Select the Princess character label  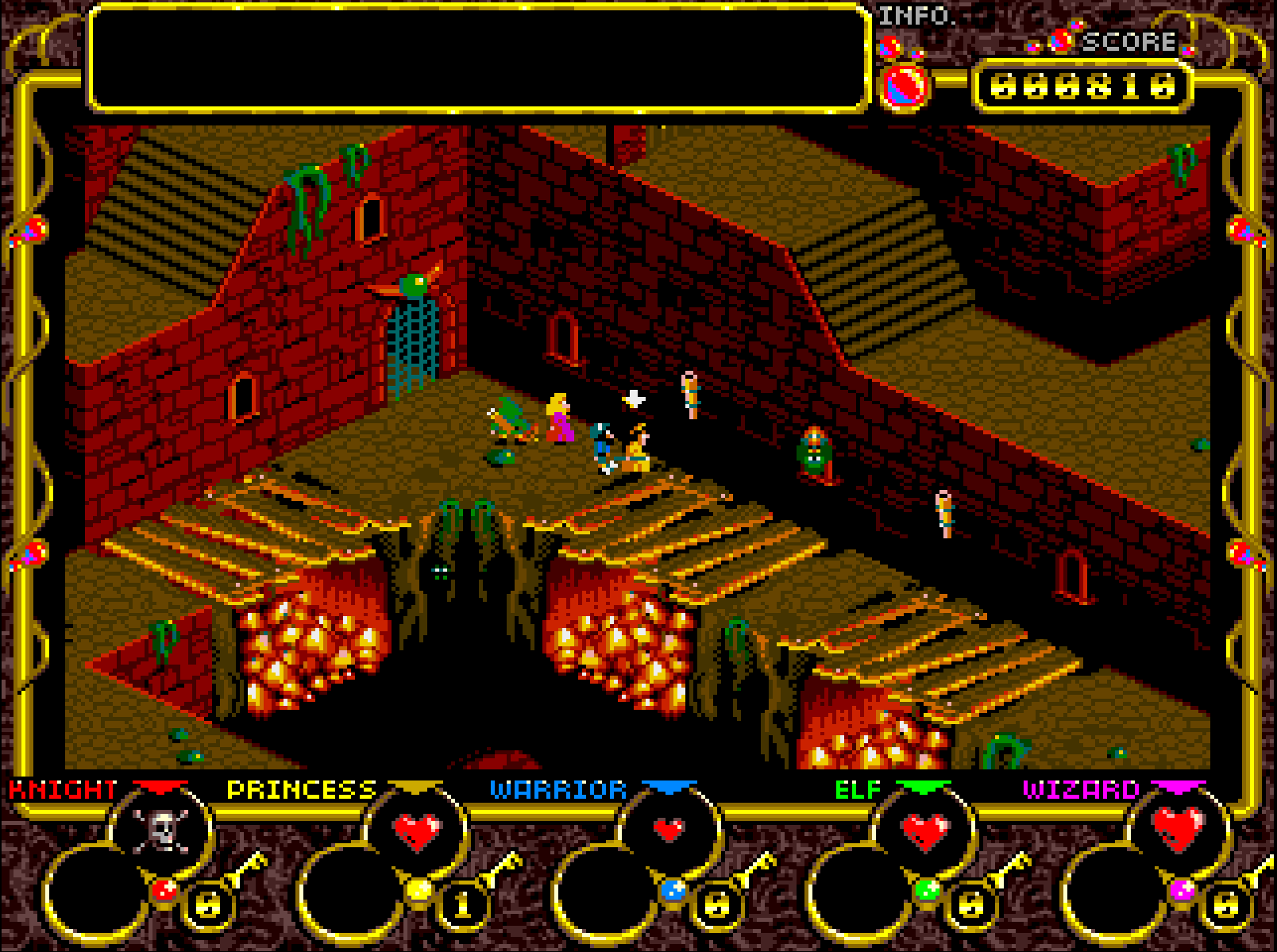(x=301, y=790)
